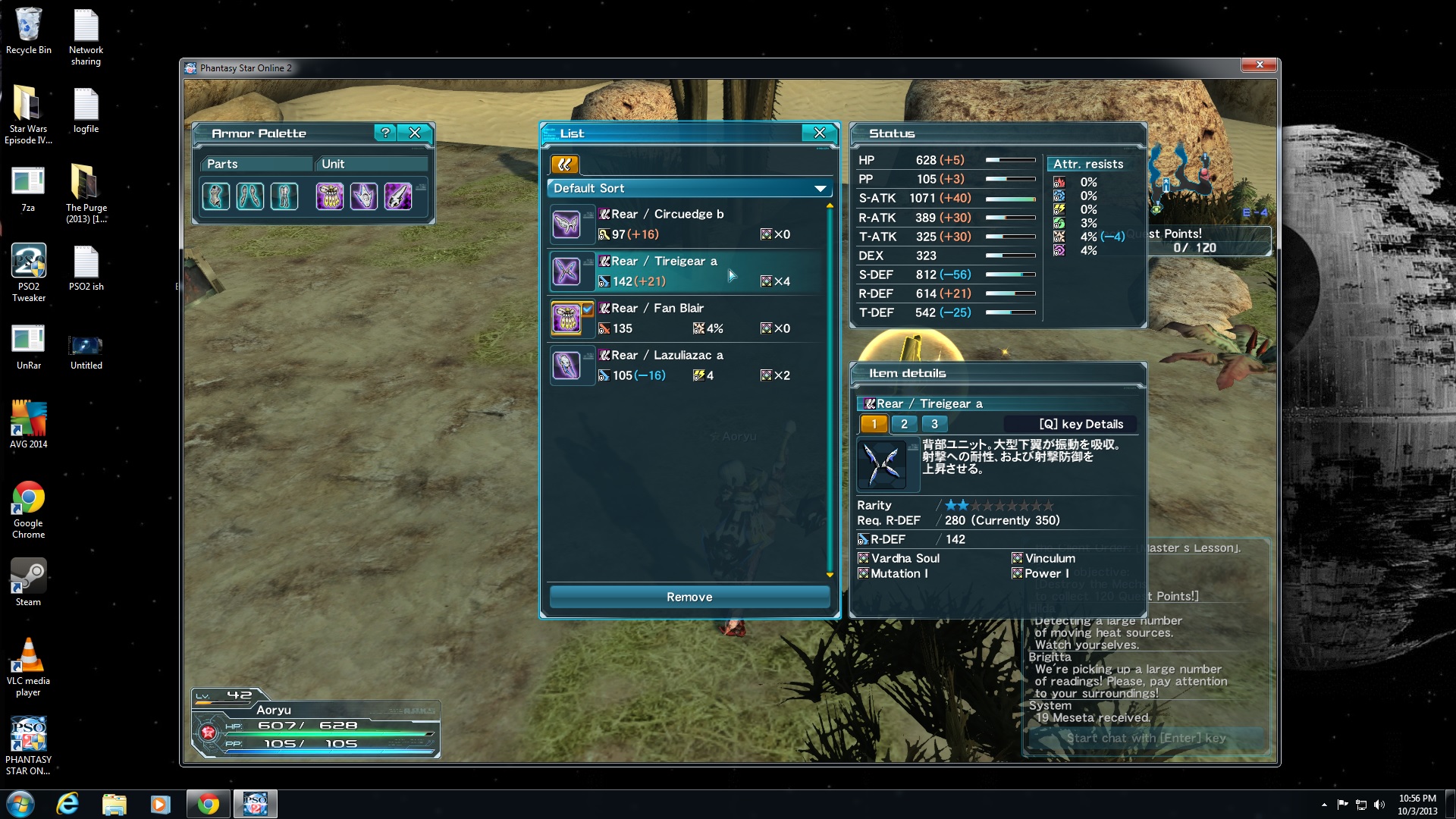Choose the equipped Rear / Fan Blair

pos(689,318)
